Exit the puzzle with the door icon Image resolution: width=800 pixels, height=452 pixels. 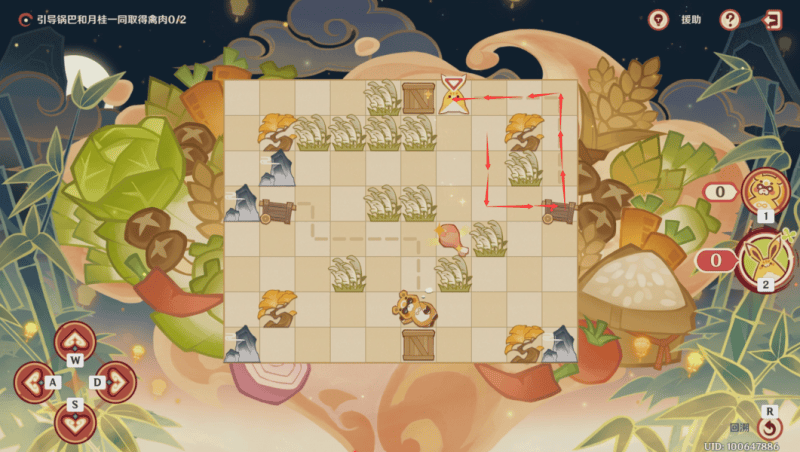tap(772, 19)
